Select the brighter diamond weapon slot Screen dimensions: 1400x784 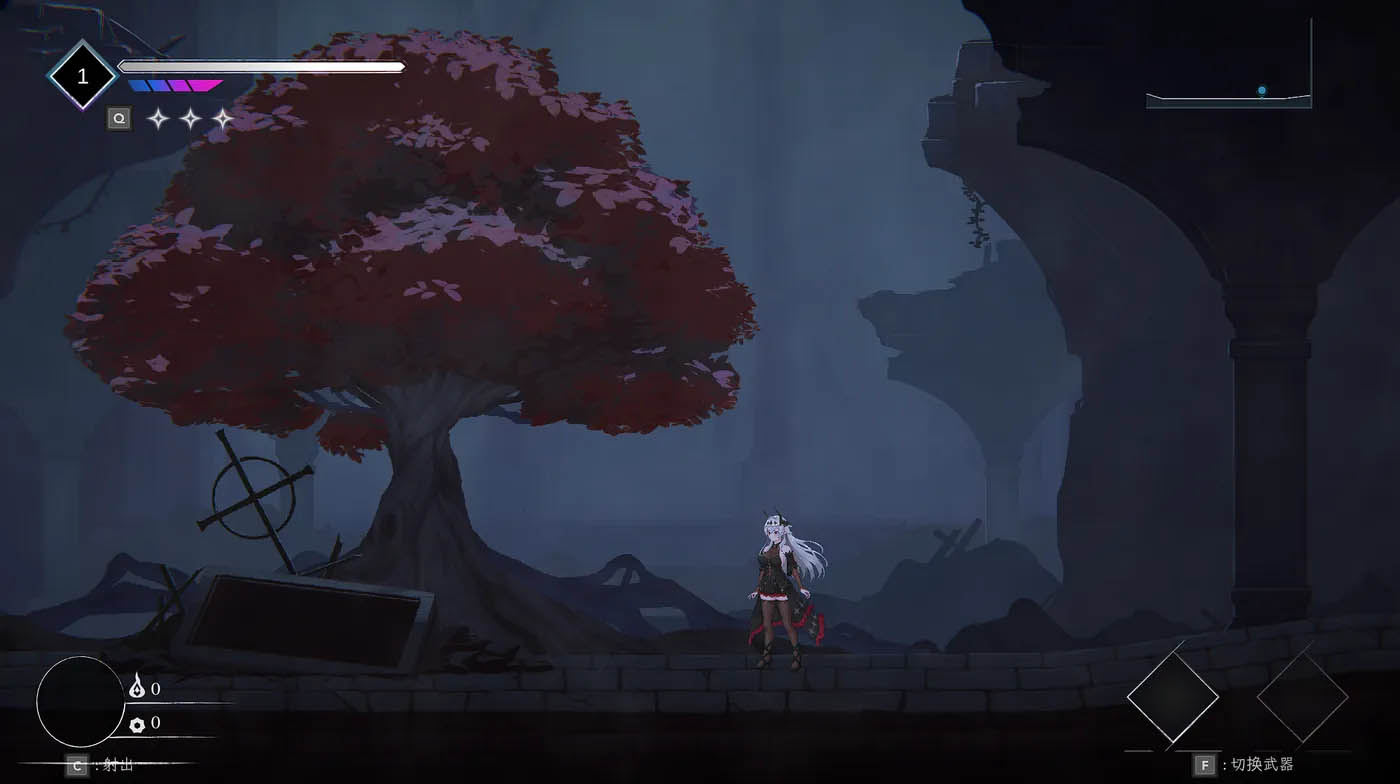pos(1172,698)
